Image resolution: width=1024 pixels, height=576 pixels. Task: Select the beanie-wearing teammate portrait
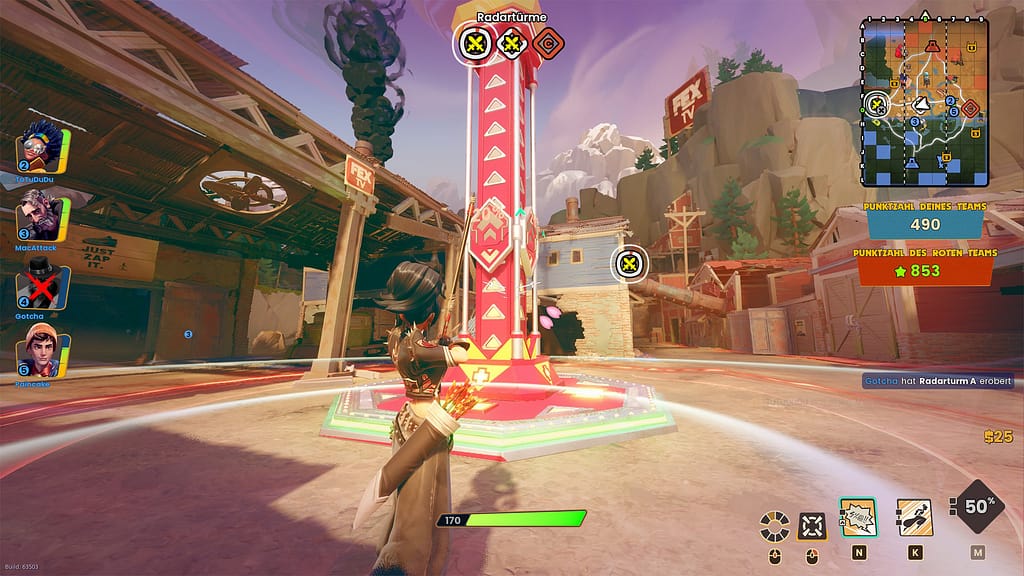43,351
